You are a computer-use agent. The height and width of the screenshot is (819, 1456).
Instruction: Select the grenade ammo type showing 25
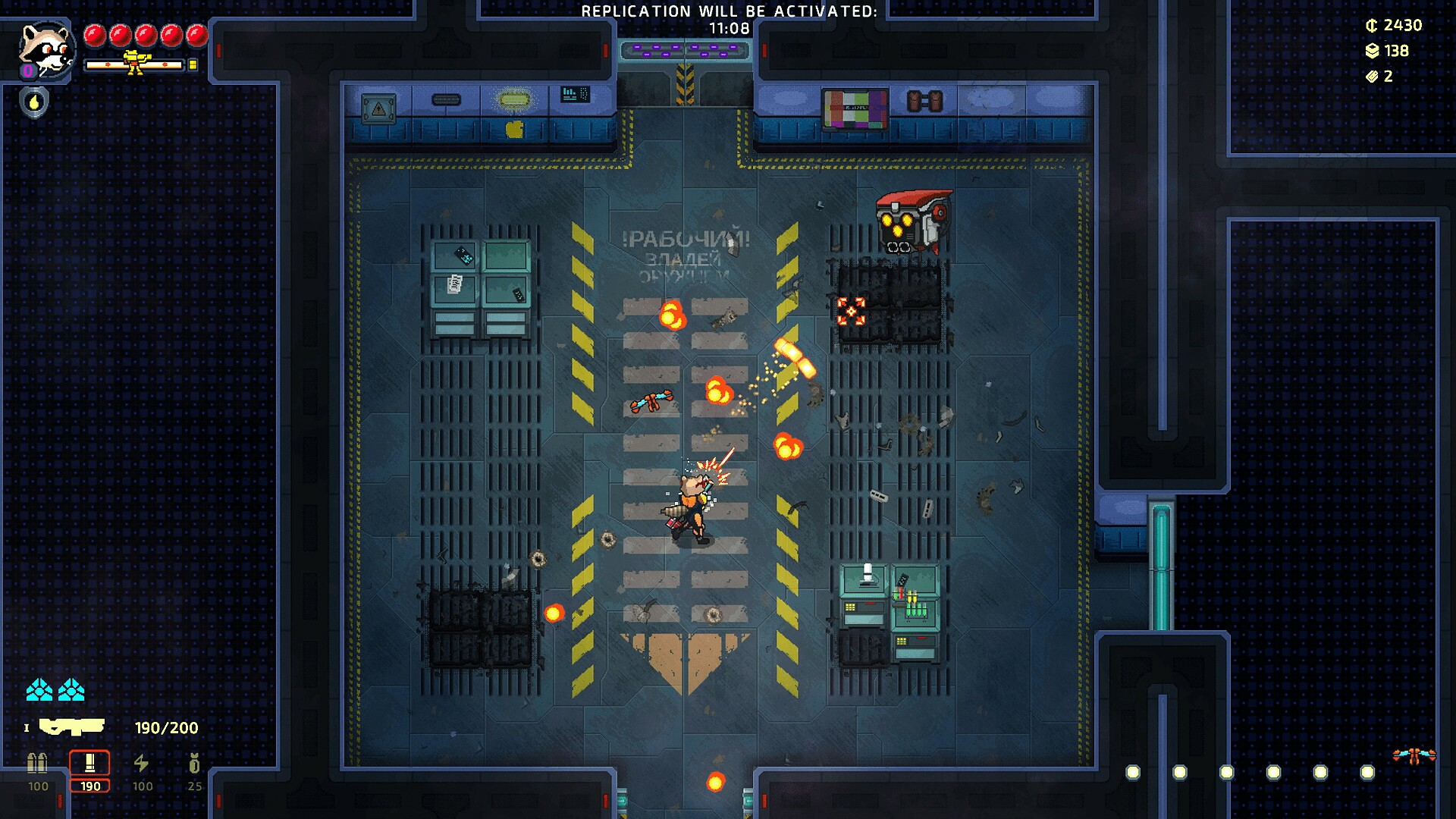196,766
